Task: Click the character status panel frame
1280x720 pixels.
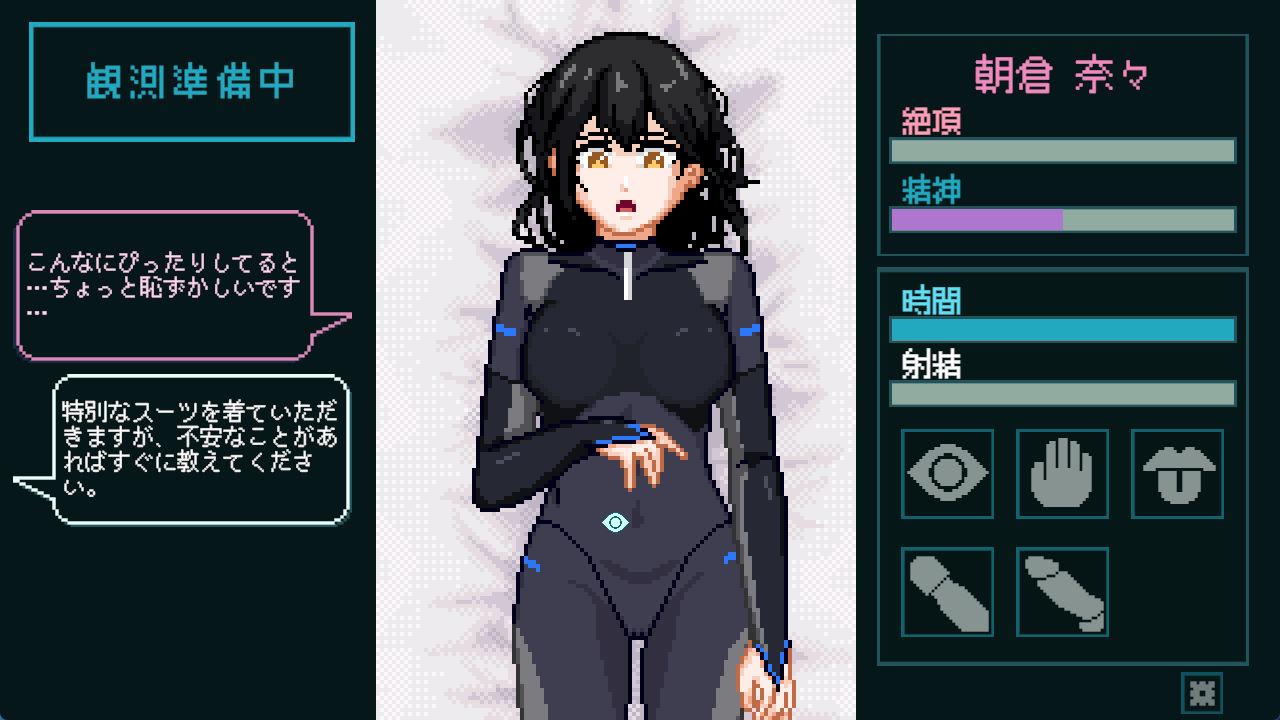Action: [1062, 140]
